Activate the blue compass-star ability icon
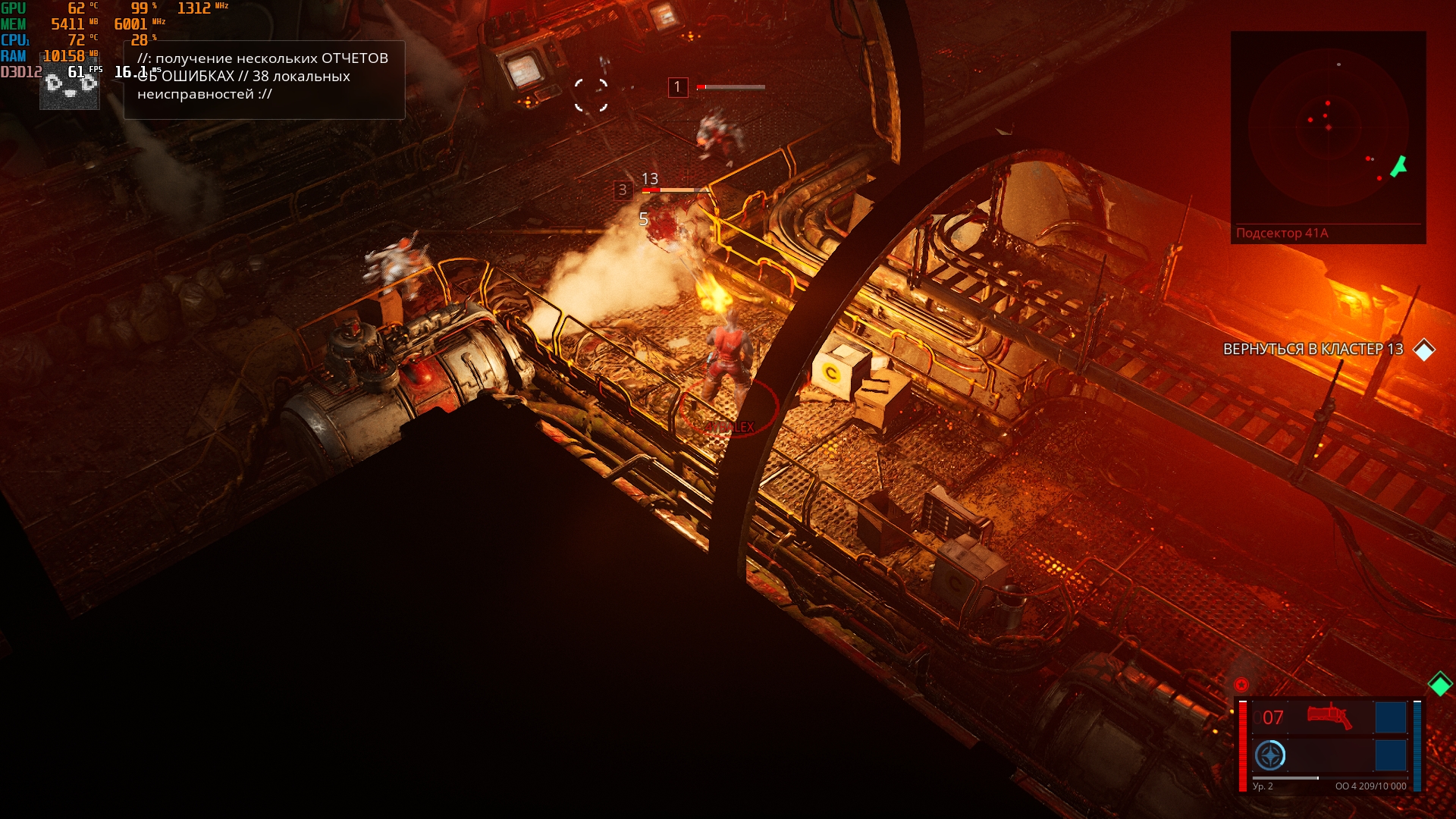The height and width of the screenshot is (819, 1456). [1270, 755]
